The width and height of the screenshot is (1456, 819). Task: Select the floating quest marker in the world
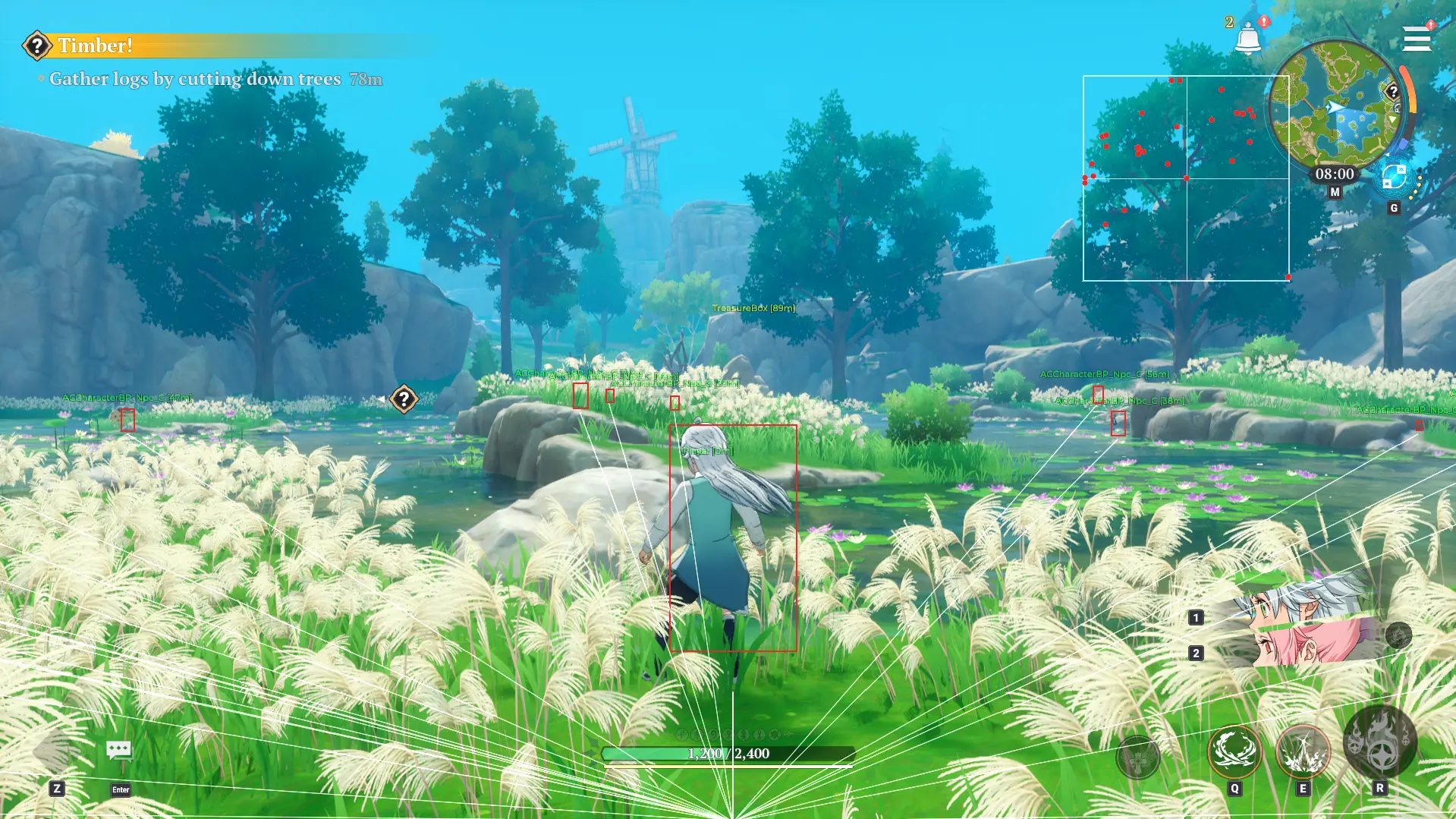(x=404, y=399)
